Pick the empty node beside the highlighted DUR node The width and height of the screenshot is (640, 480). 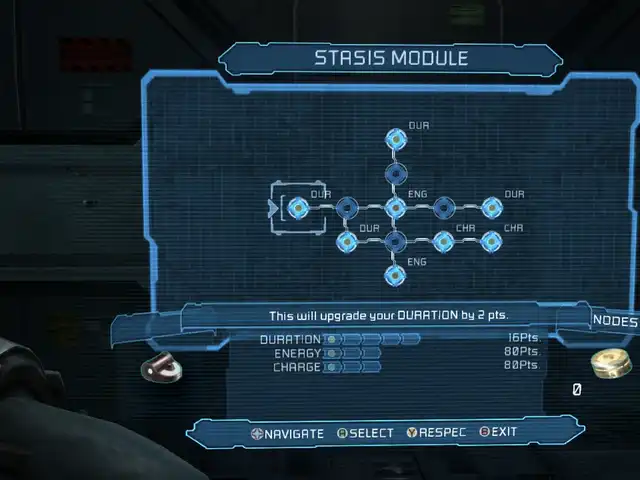coord(347,208)
